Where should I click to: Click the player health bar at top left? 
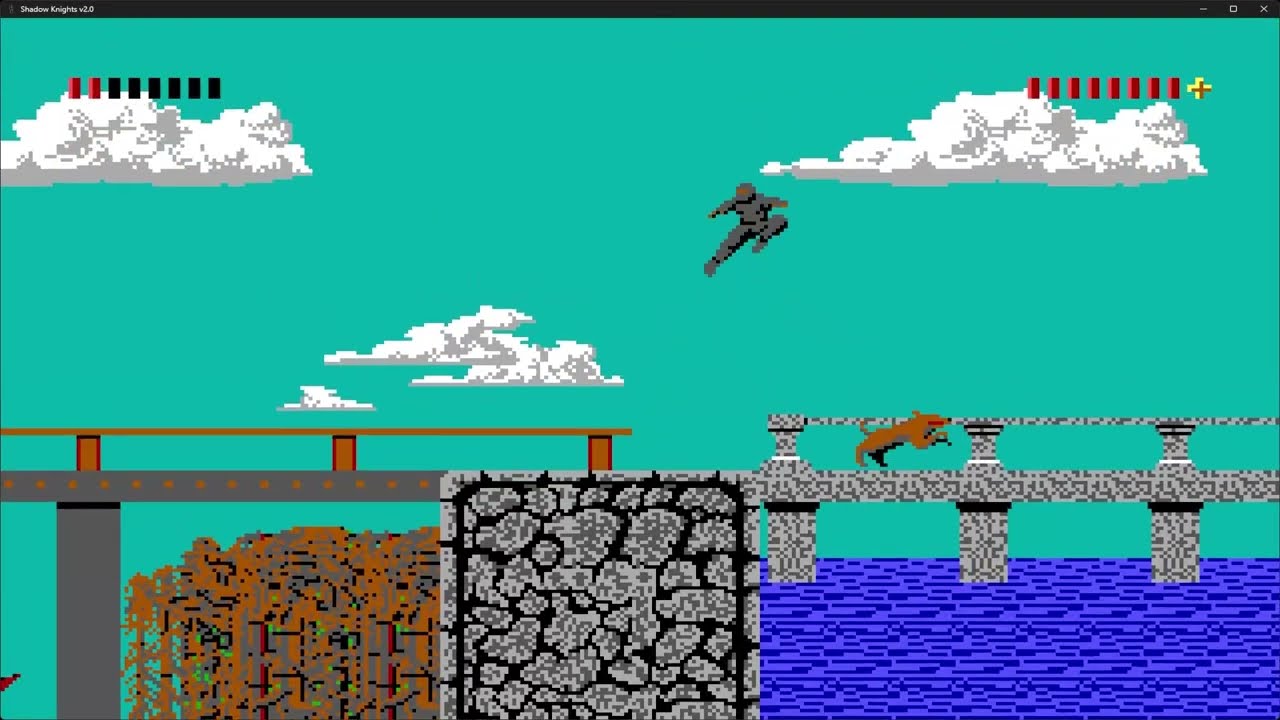point(145,88)
